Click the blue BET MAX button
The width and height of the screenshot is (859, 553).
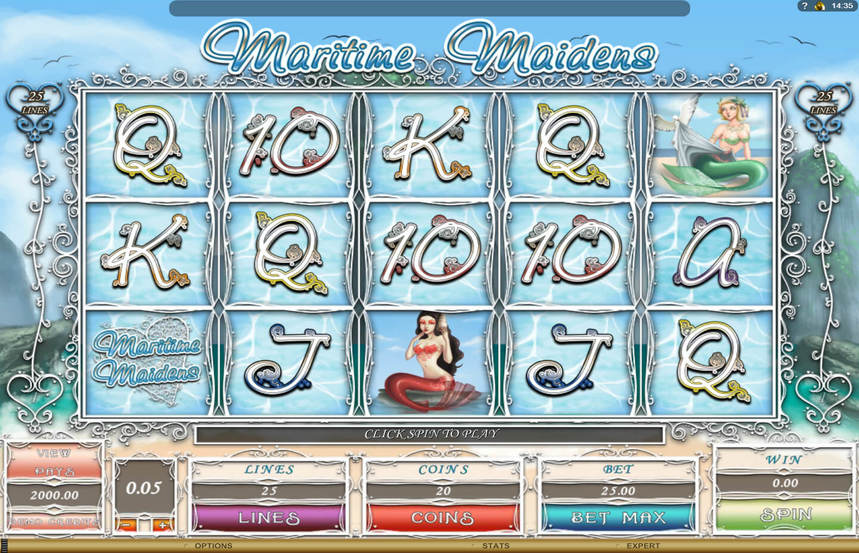click(618, 517)
